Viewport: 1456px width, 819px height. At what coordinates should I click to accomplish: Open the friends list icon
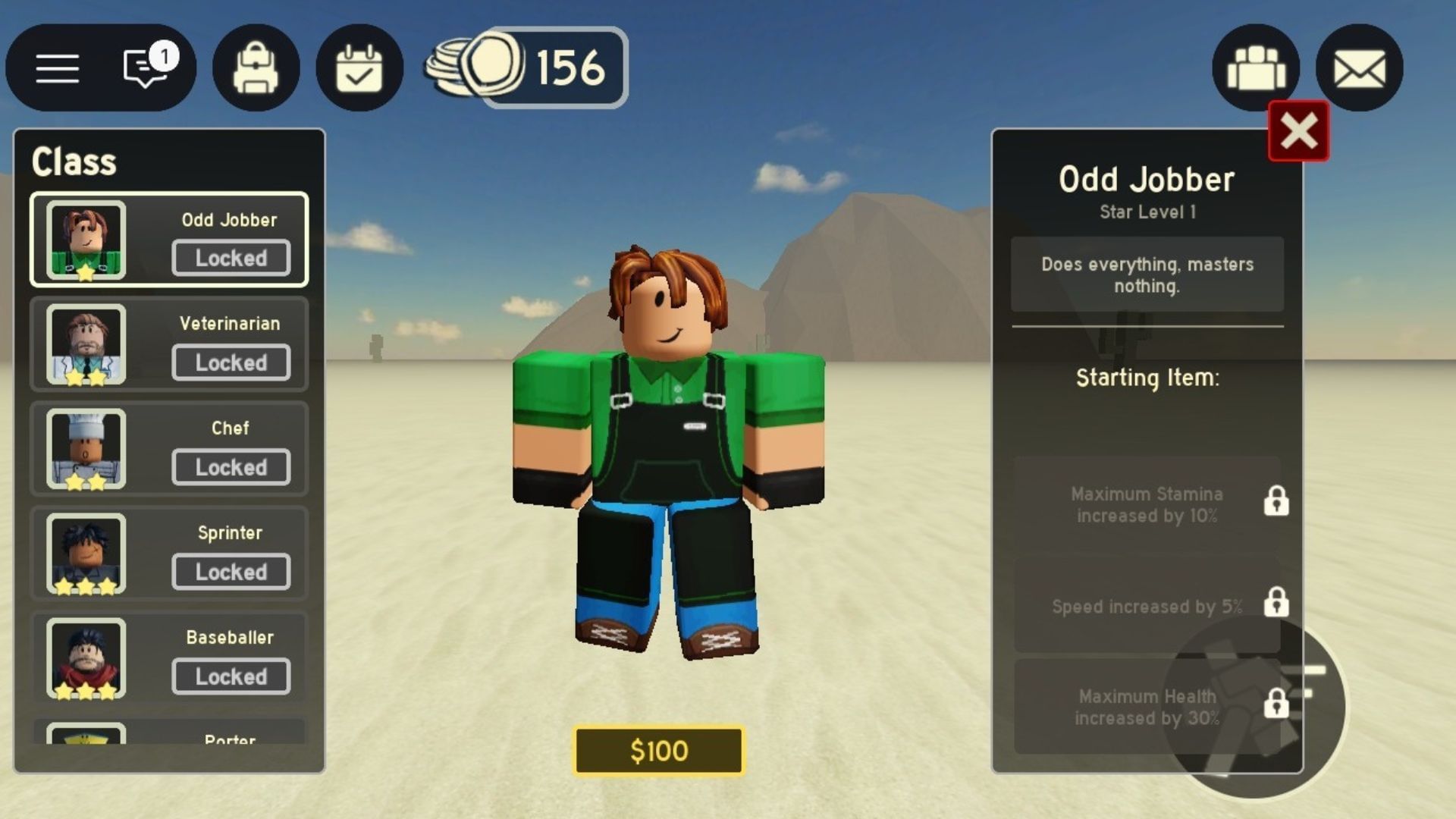(x=1255, y=68)
